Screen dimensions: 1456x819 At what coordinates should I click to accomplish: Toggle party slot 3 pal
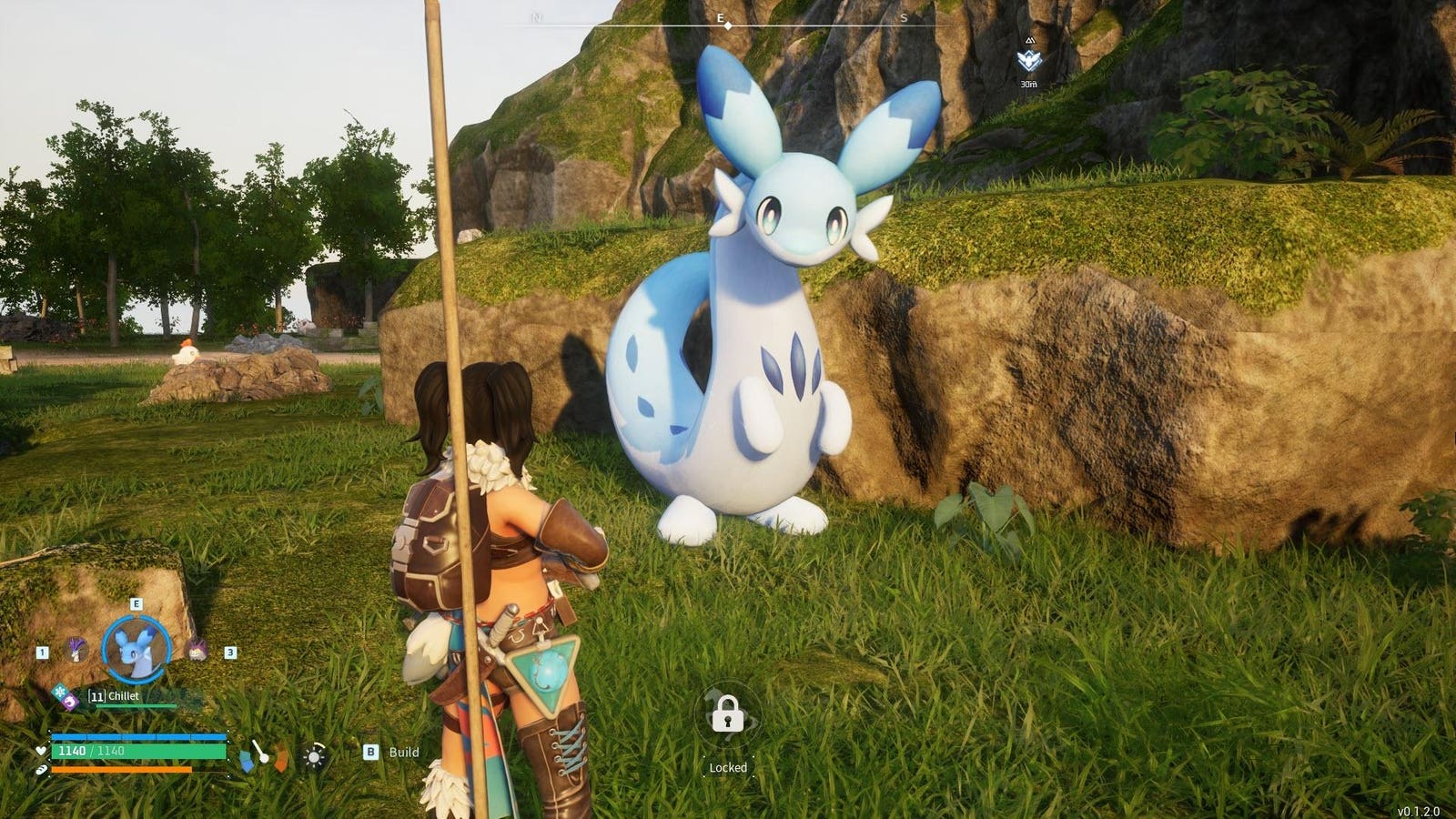[x=197, y=648]
